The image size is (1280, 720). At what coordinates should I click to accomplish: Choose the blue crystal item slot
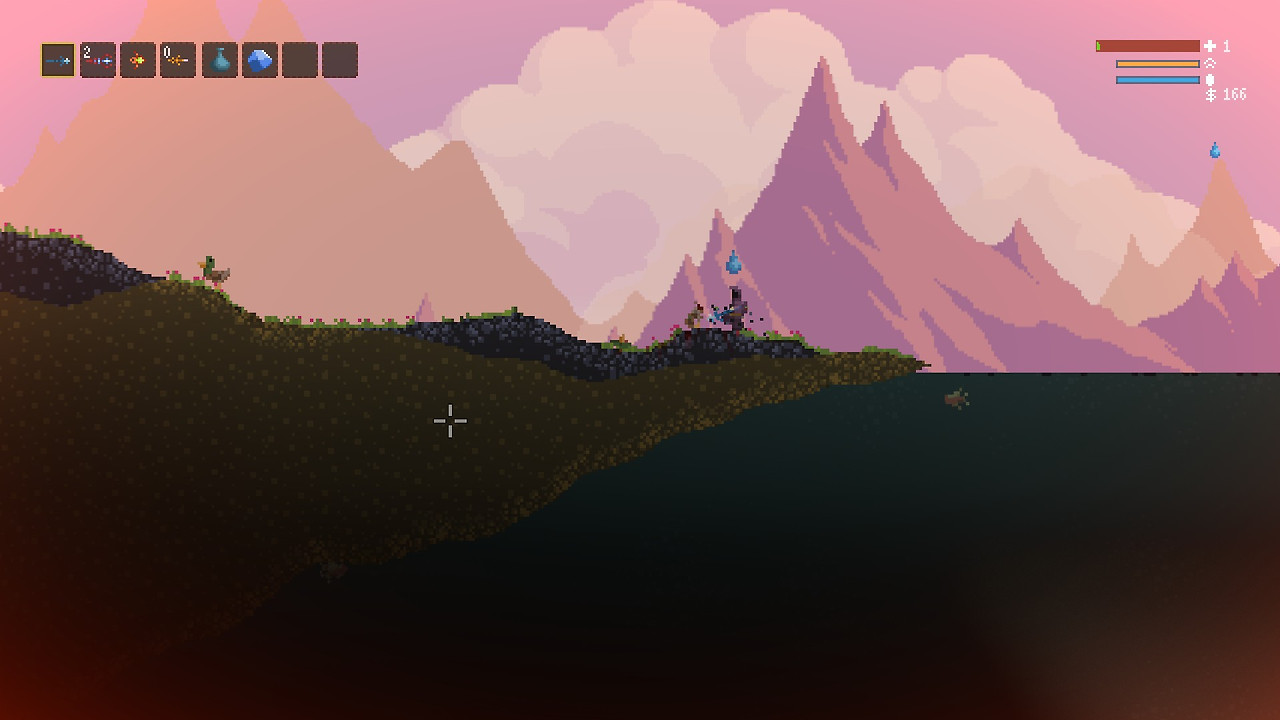[260, 60]
